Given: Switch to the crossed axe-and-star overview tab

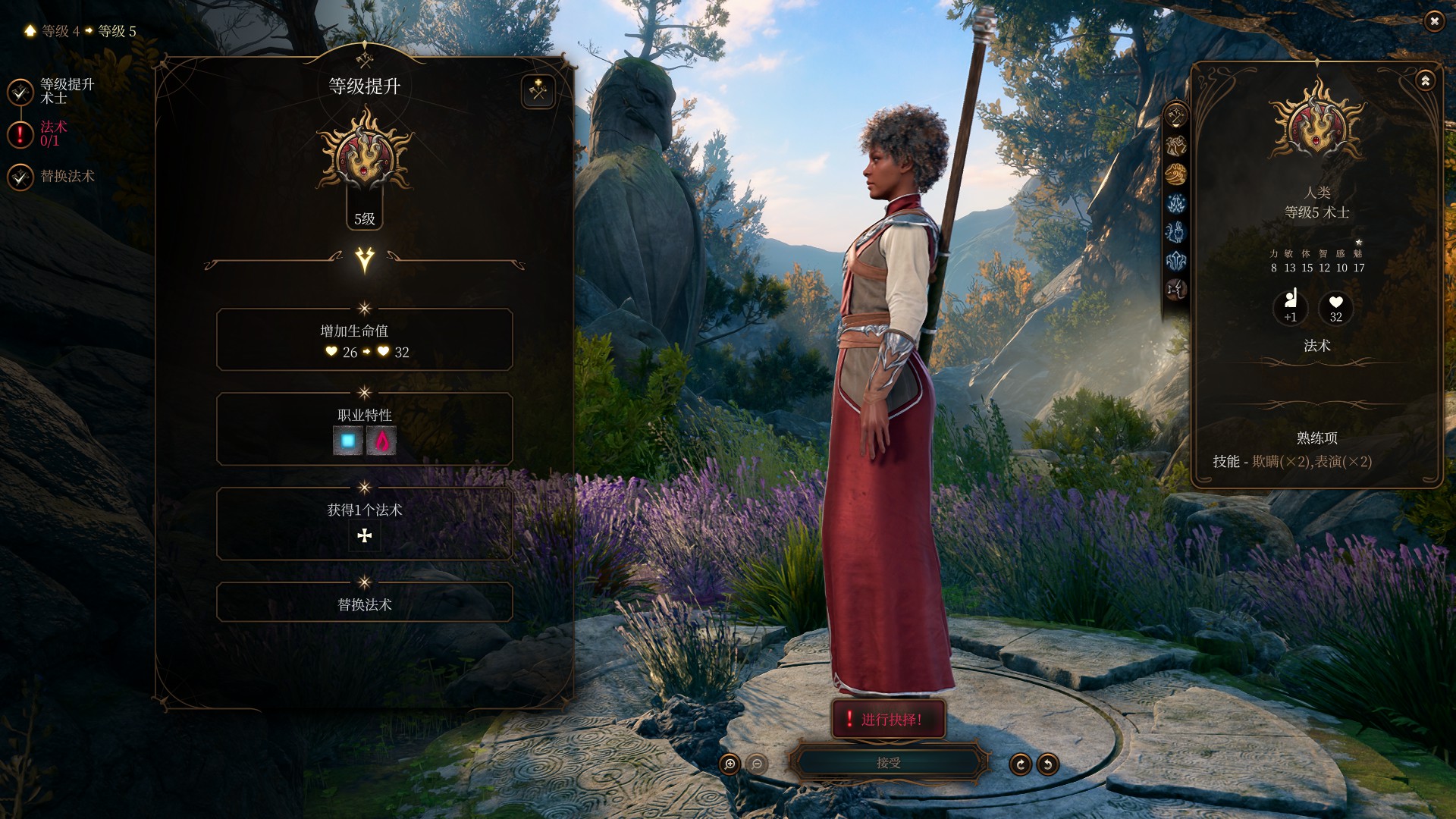Looking at the screenshot, I should (x=1176, y=117).
